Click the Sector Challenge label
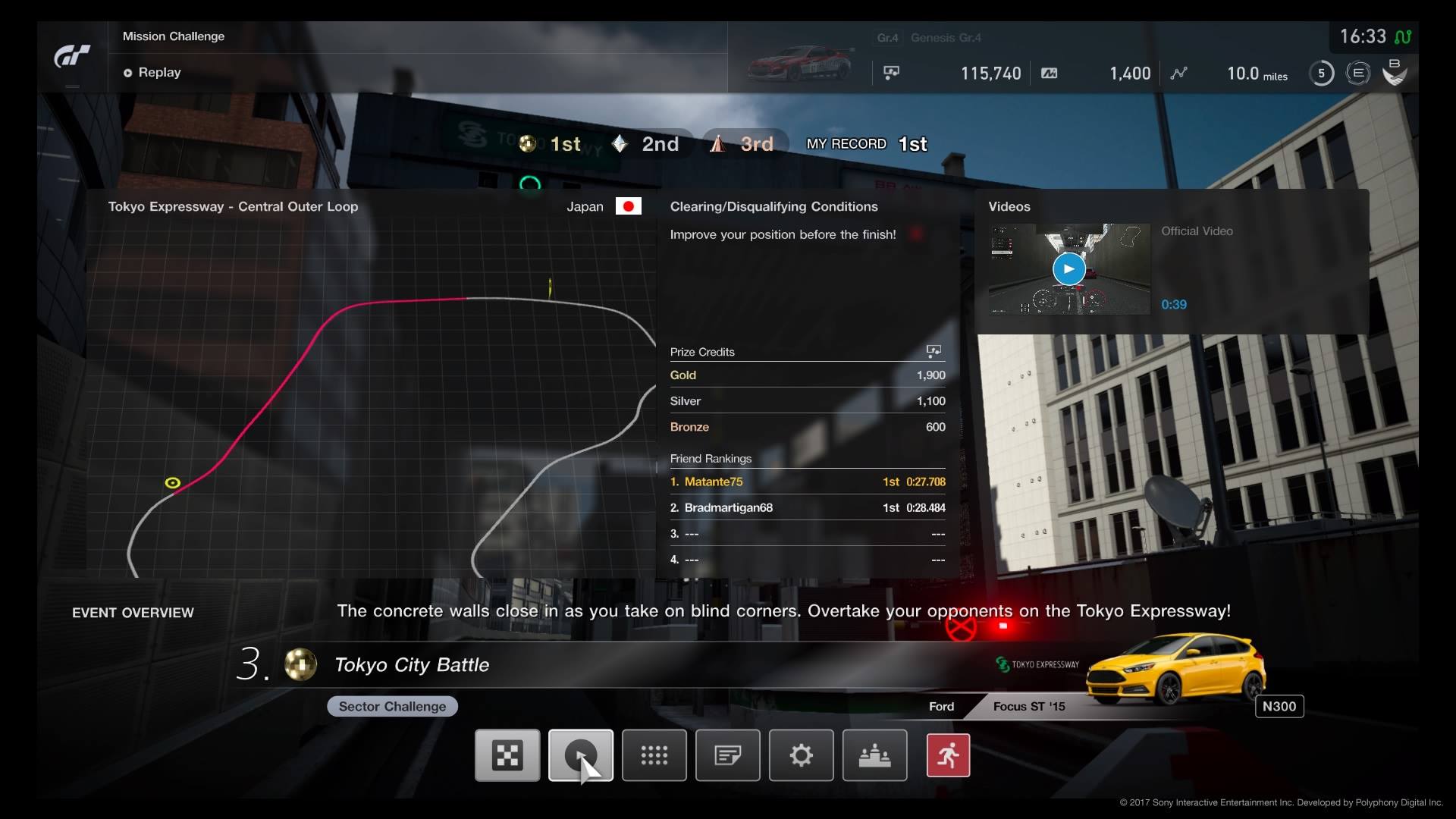This screenshot has height=819, width=1456. [x=392, y=706]
